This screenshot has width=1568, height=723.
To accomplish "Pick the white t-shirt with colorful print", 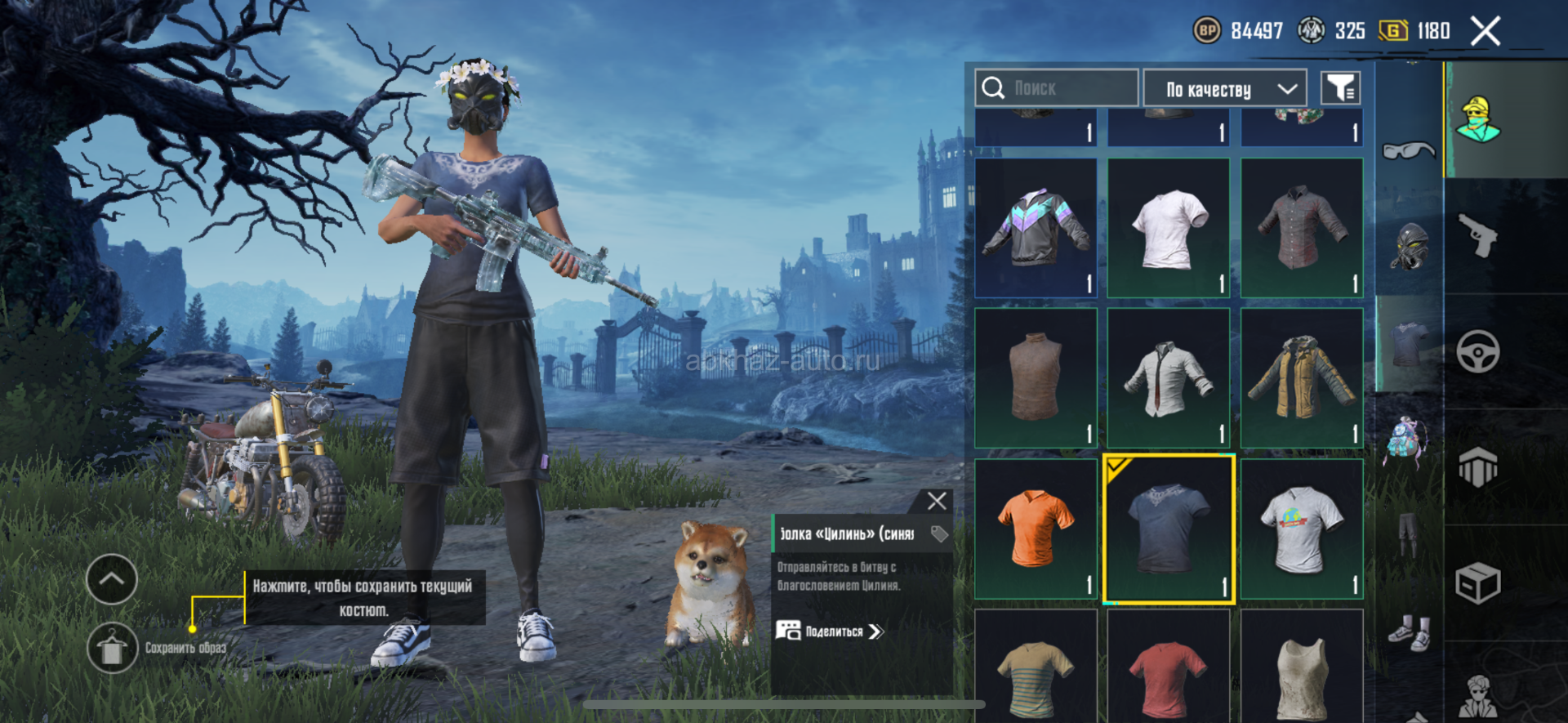I will (1302, 528).
